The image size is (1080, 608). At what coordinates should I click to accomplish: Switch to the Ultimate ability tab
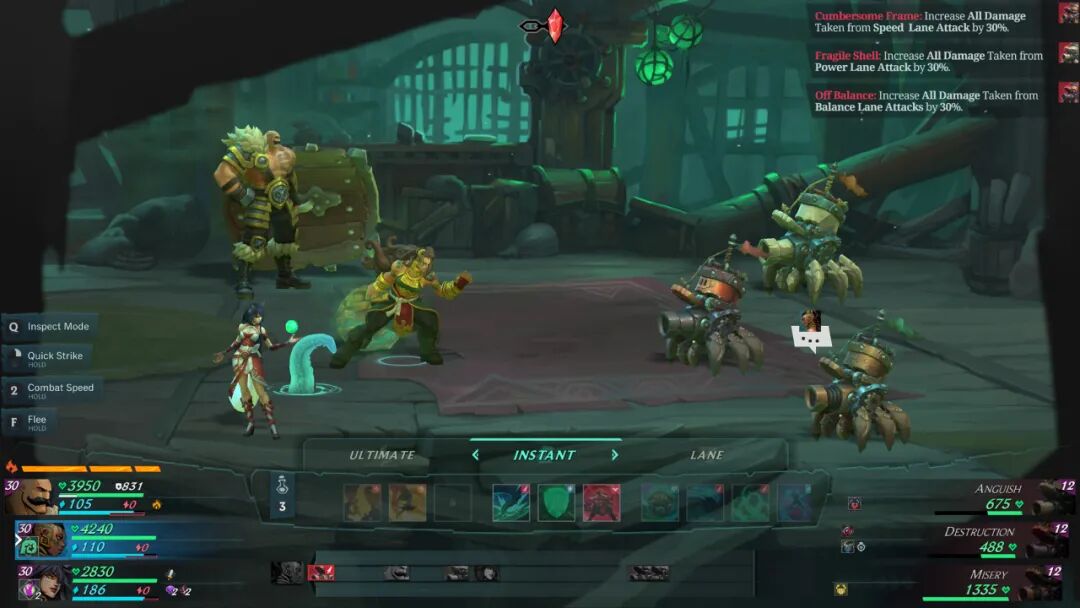pyautogui.click(x=382, y=455)
